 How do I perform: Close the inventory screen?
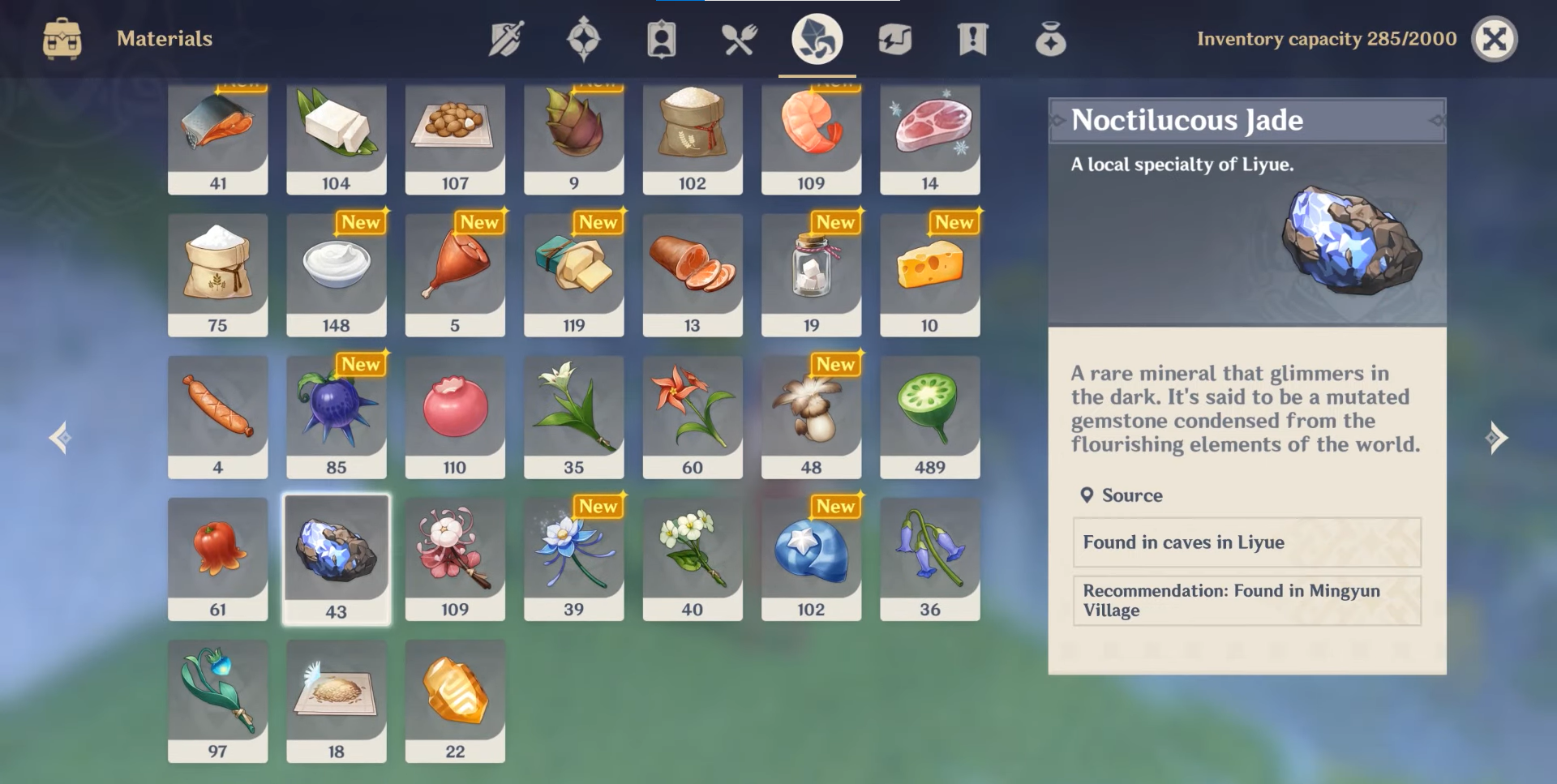[1494, 39]
